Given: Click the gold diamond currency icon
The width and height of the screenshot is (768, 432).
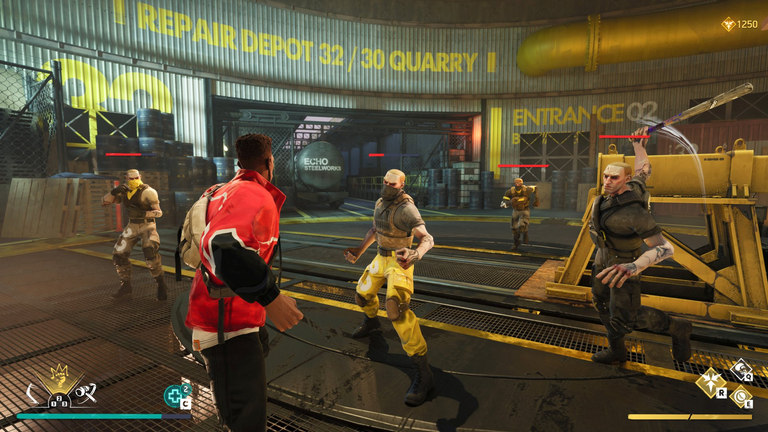Looking at the screenshot, I should point(727,23).
